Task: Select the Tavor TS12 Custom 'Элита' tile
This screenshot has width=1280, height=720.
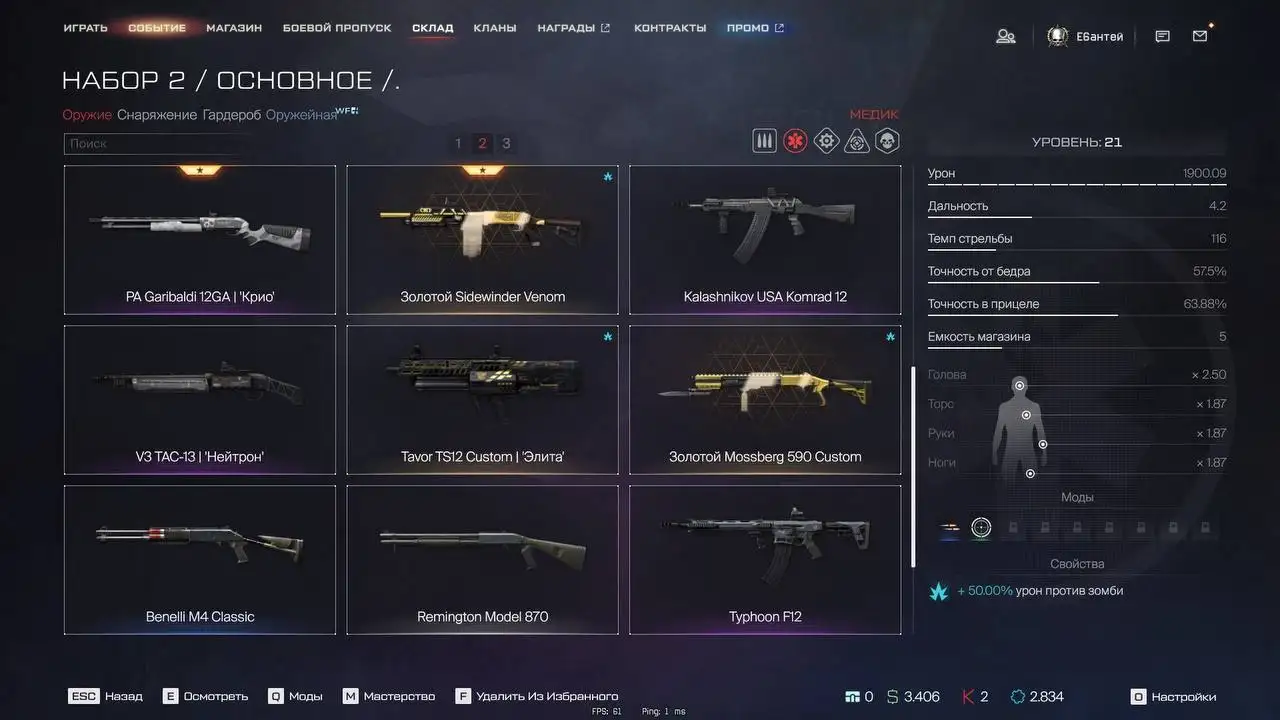Action: [x=482, y=400]
